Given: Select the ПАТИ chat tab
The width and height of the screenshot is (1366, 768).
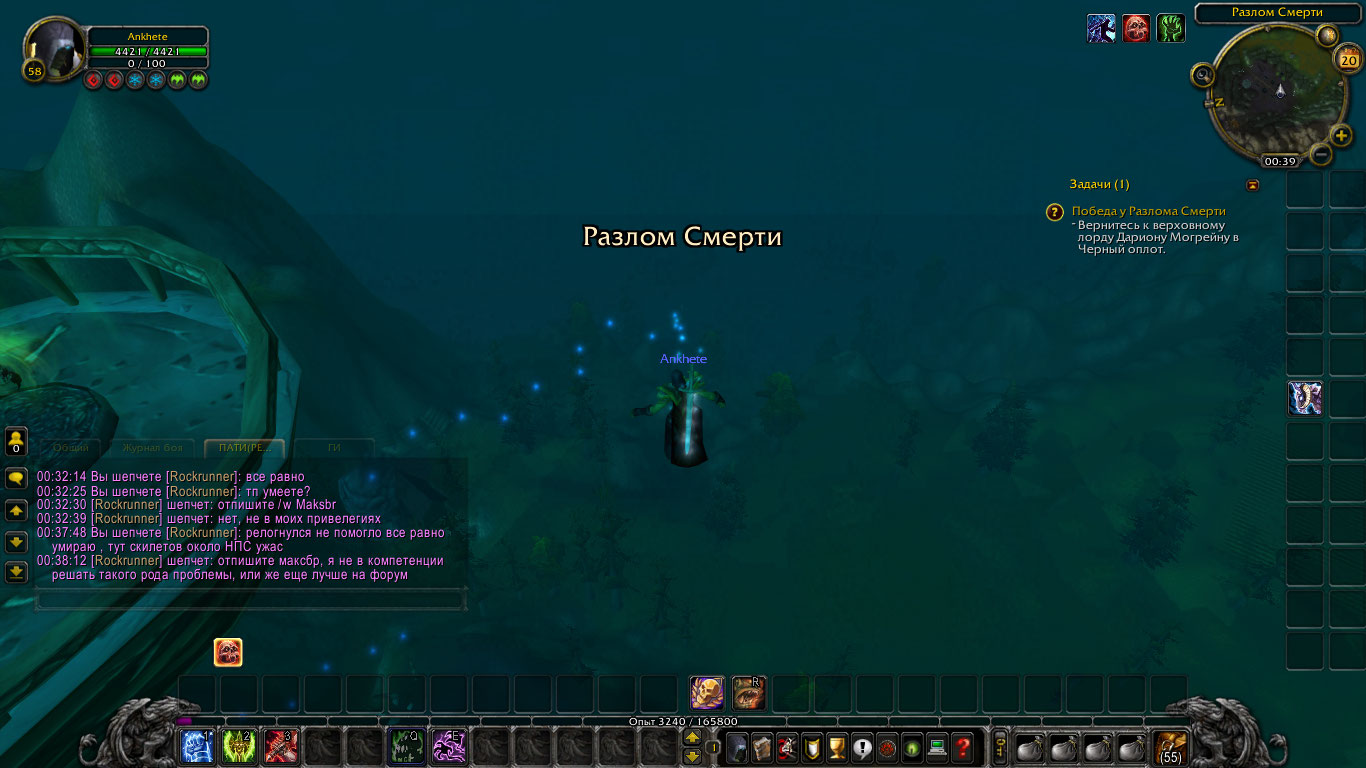Looking at the screenshot, I should tap(244, 448).
